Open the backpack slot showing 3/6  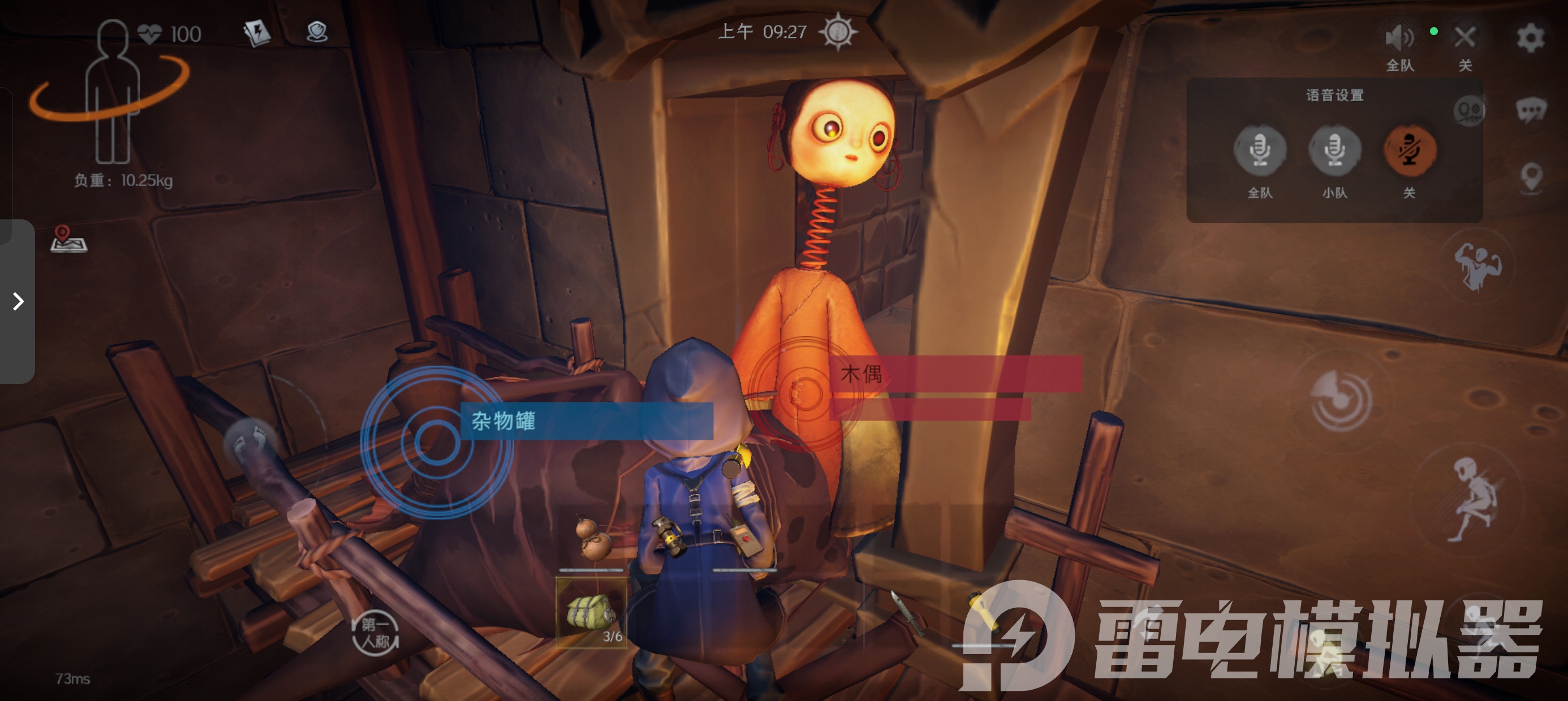coord(591,612)
